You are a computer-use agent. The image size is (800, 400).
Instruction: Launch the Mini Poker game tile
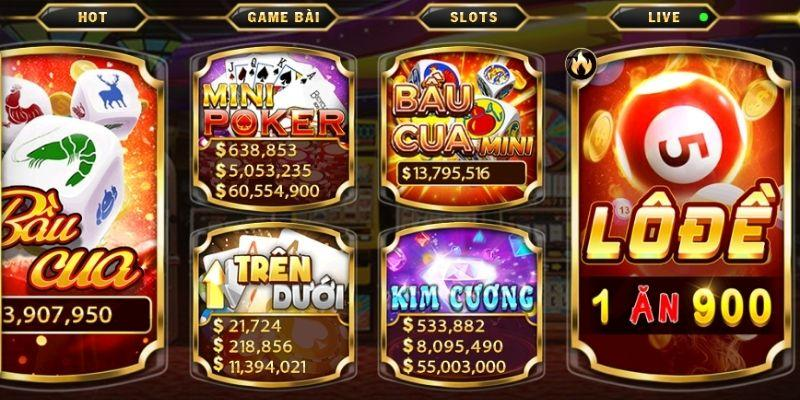(273, 125)
